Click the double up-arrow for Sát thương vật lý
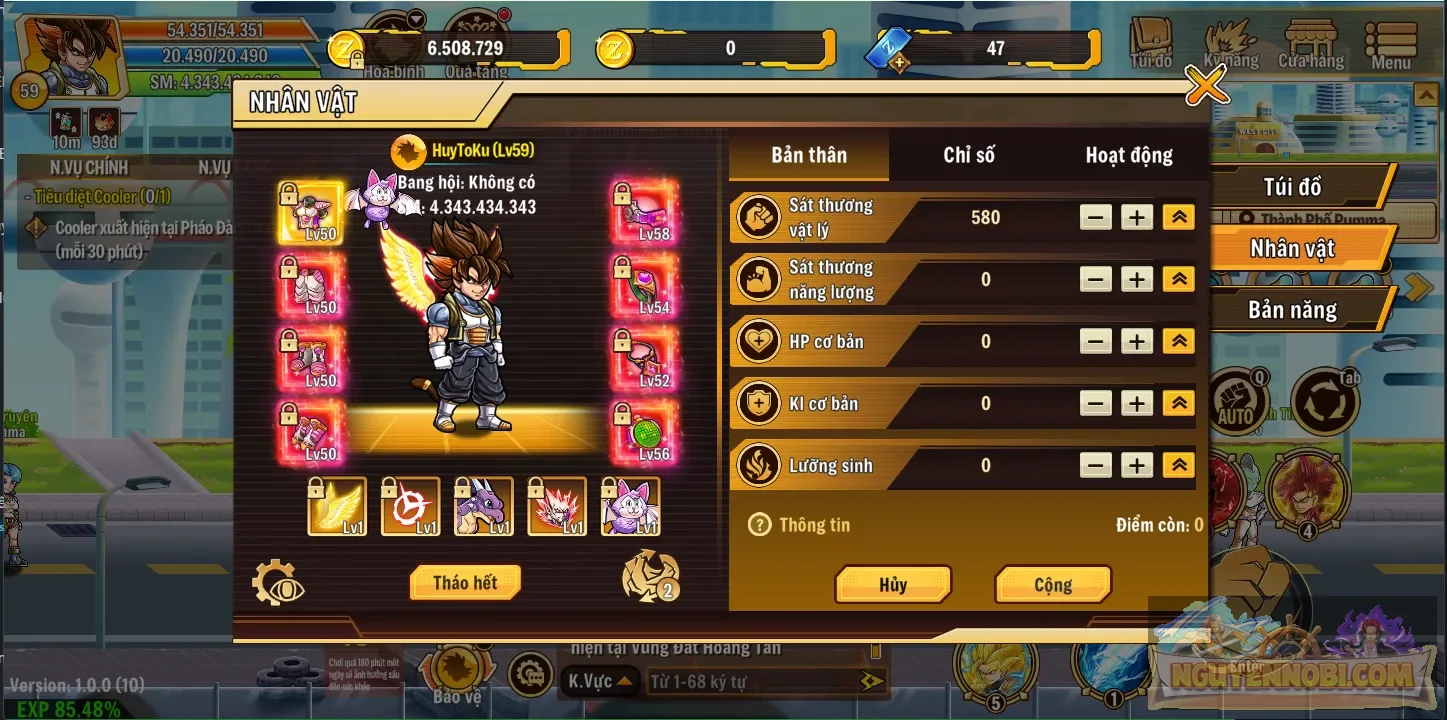 [x=1181, y=217]
